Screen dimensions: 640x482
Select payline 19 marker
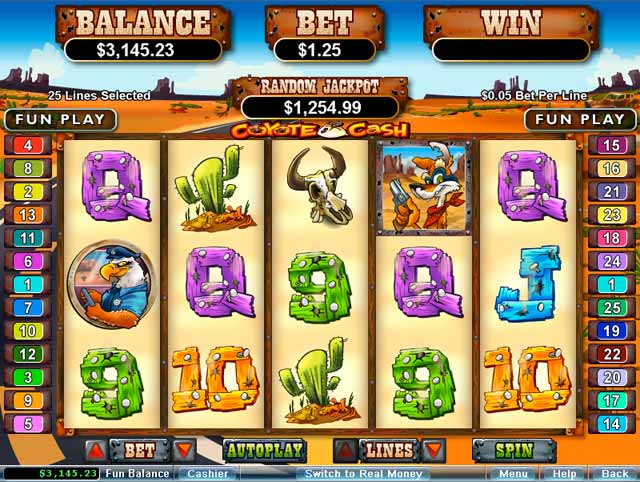point(611,331)
